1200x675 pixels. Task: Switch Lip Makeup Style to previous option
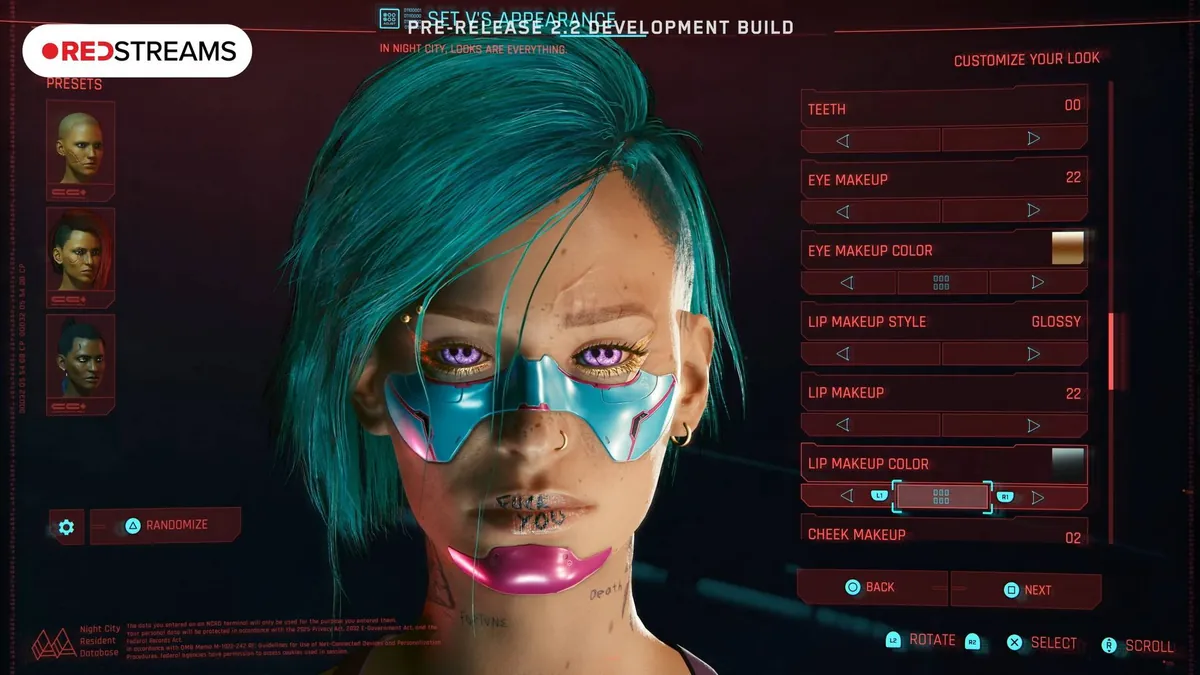[842, 354]
